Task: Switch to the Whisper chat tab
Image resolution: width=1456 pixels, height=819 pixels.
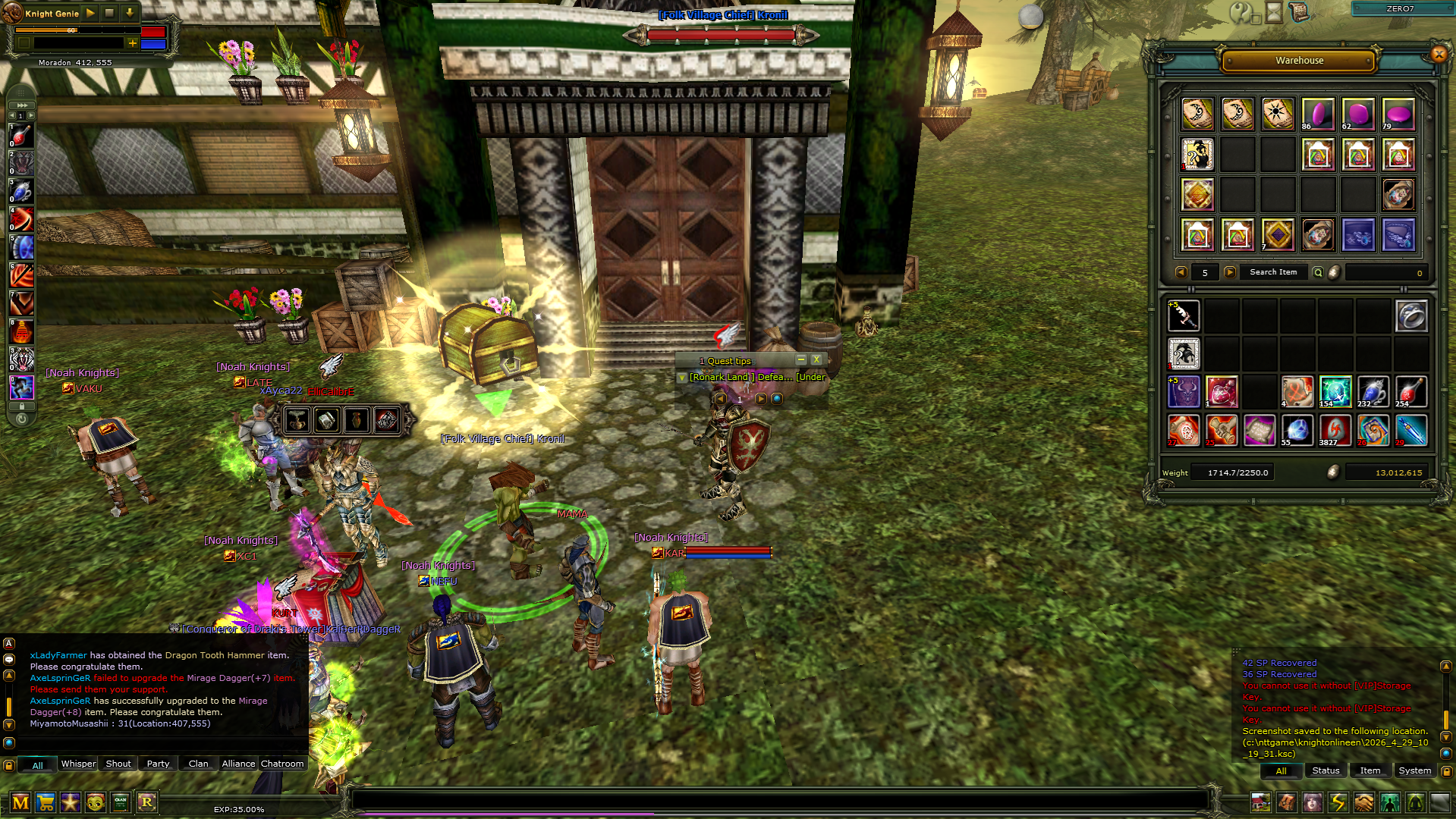Action: point(77,764)
